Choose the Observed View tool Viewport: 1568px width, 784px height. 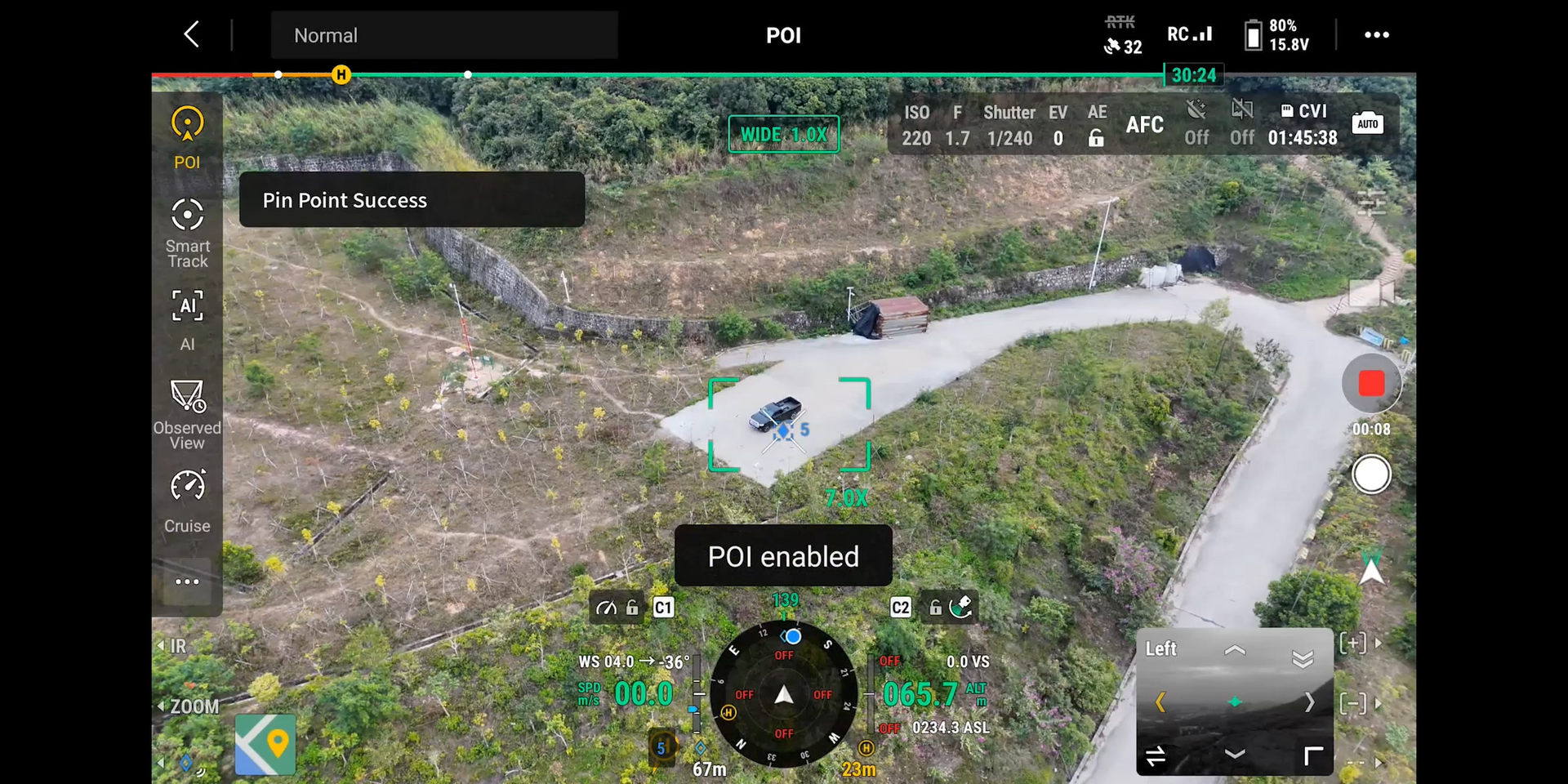point(187,414)
